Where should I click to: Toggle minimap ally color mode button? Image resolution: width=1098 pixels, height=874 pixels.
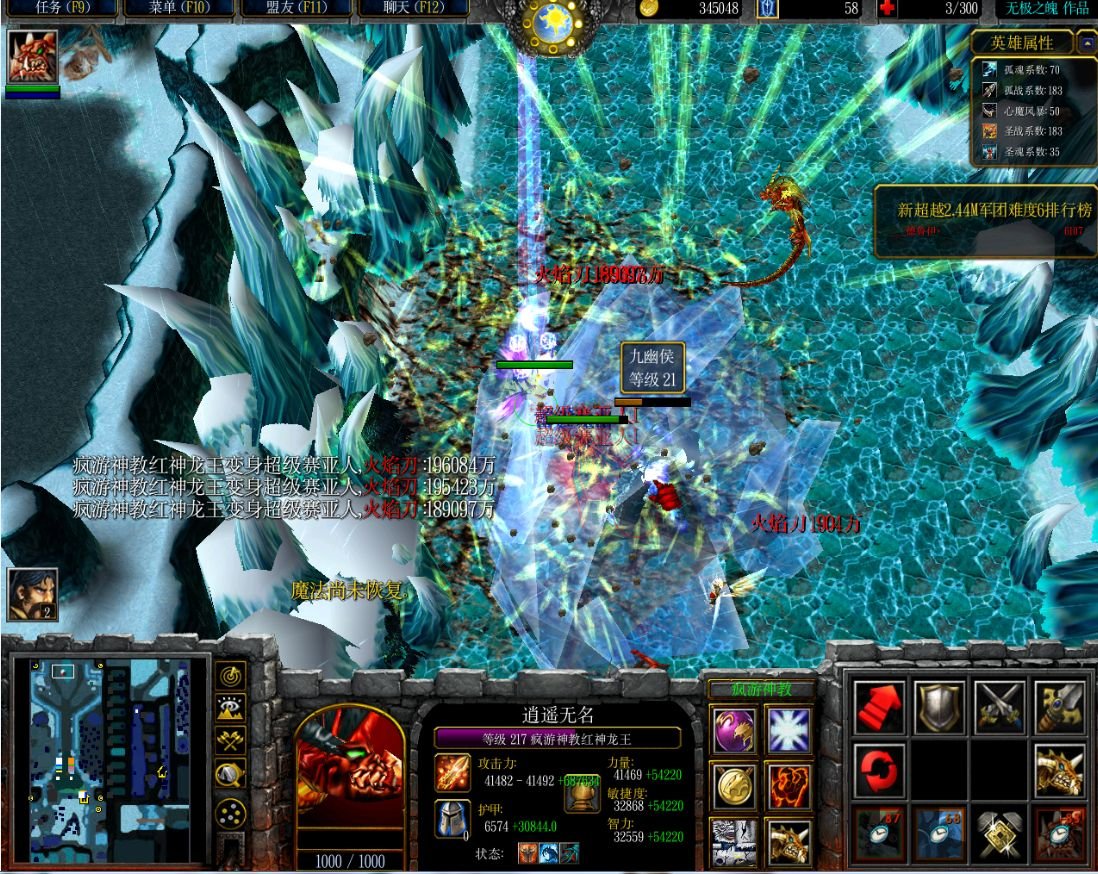tap(231, 741)
